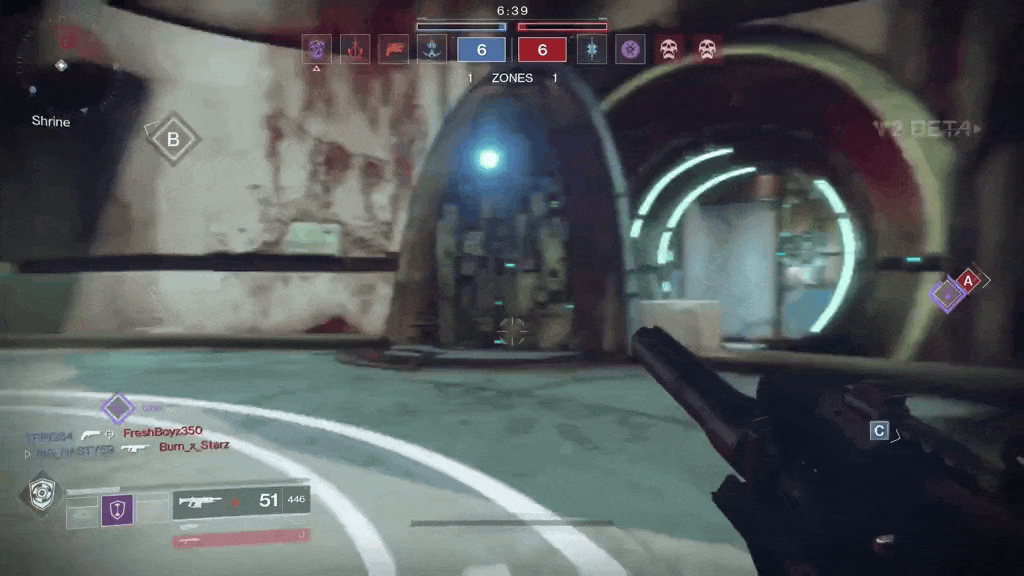Viewport: 1024px width, 576px height.
Task: Select your own purple emblem with triangle
Action: click(317, 48)
